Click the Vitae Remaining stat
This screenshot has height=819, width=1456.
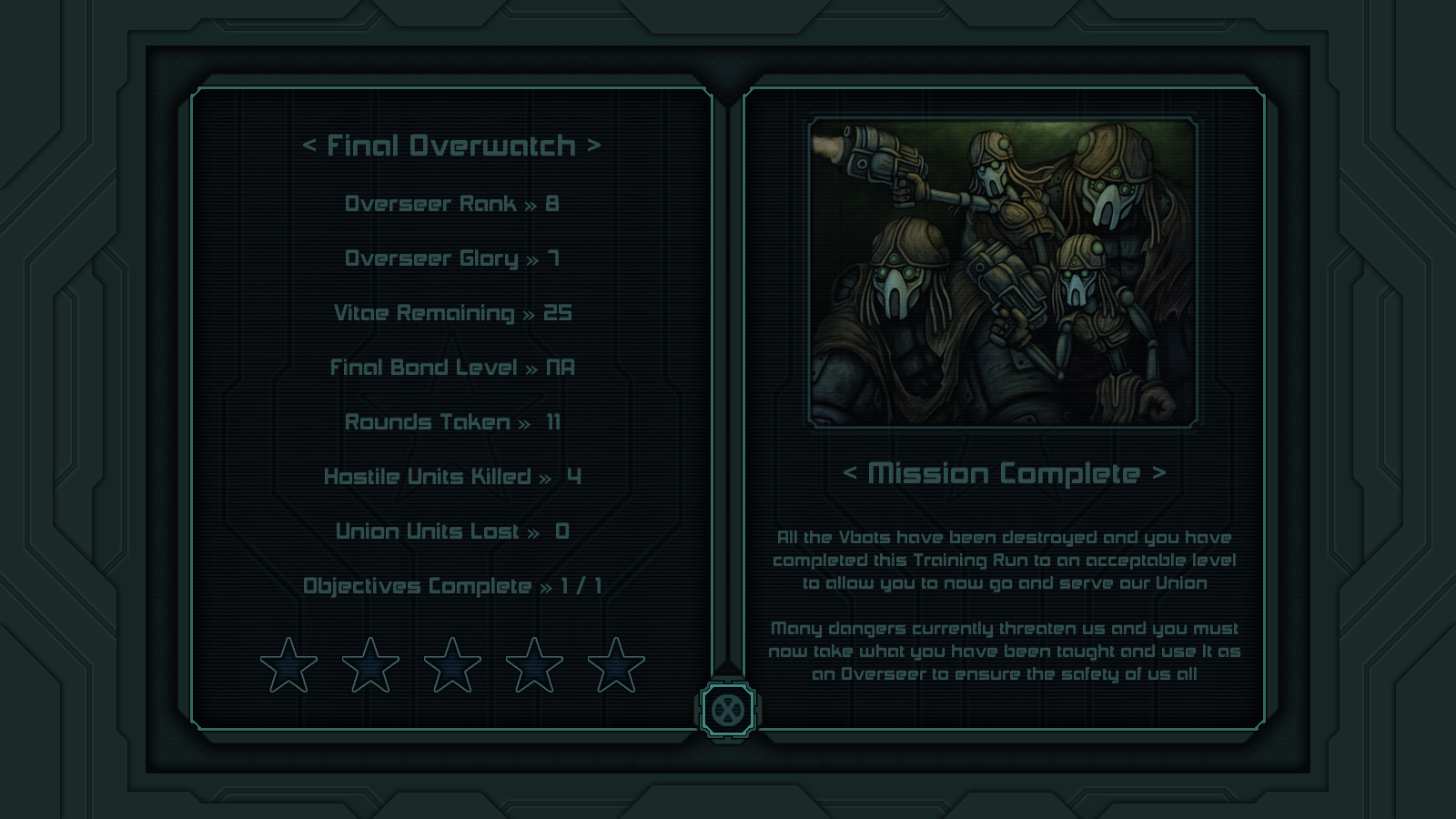452,312
